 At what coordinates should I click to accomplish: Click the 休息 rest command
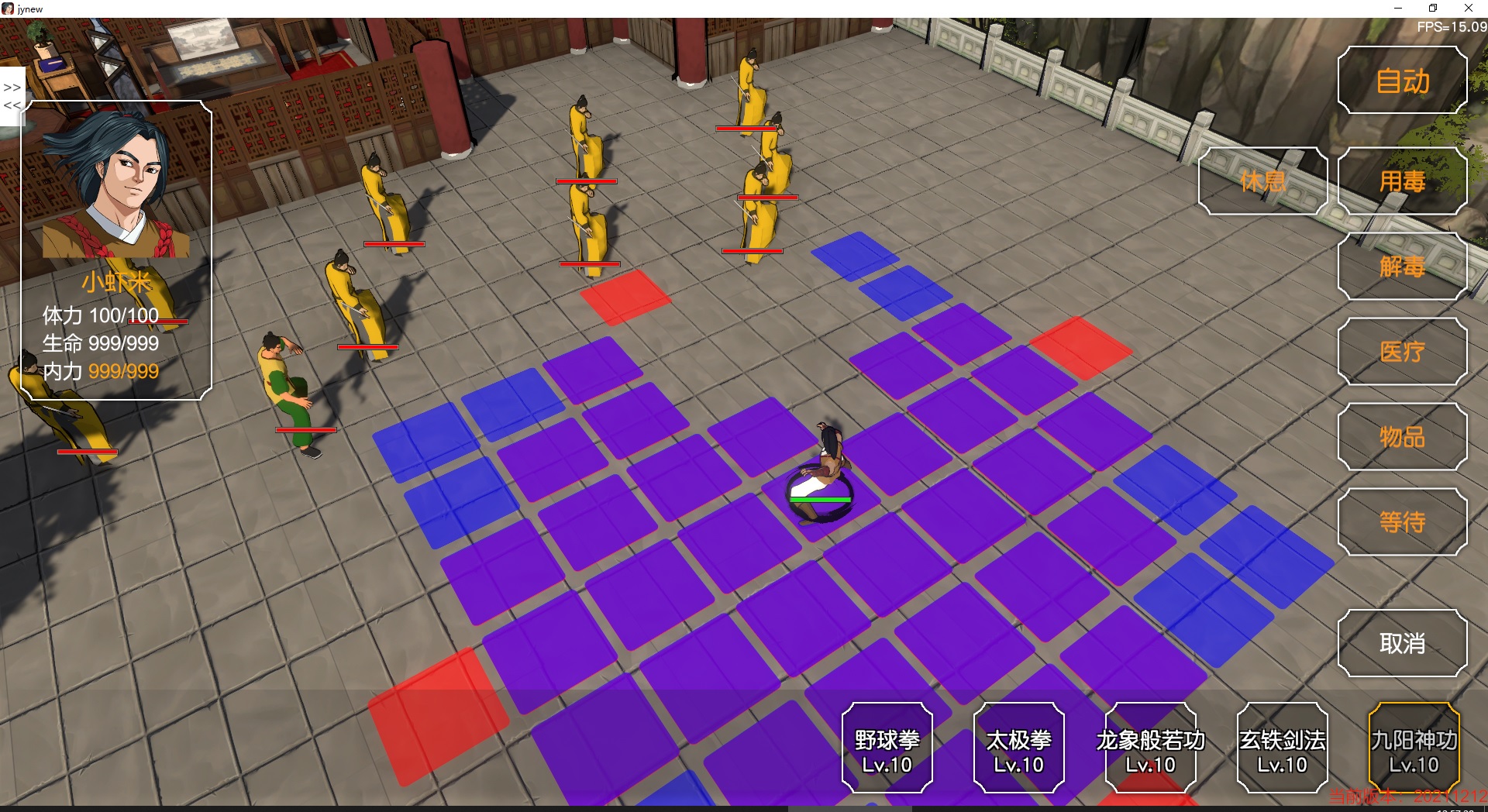click(x=1262, y=182)
